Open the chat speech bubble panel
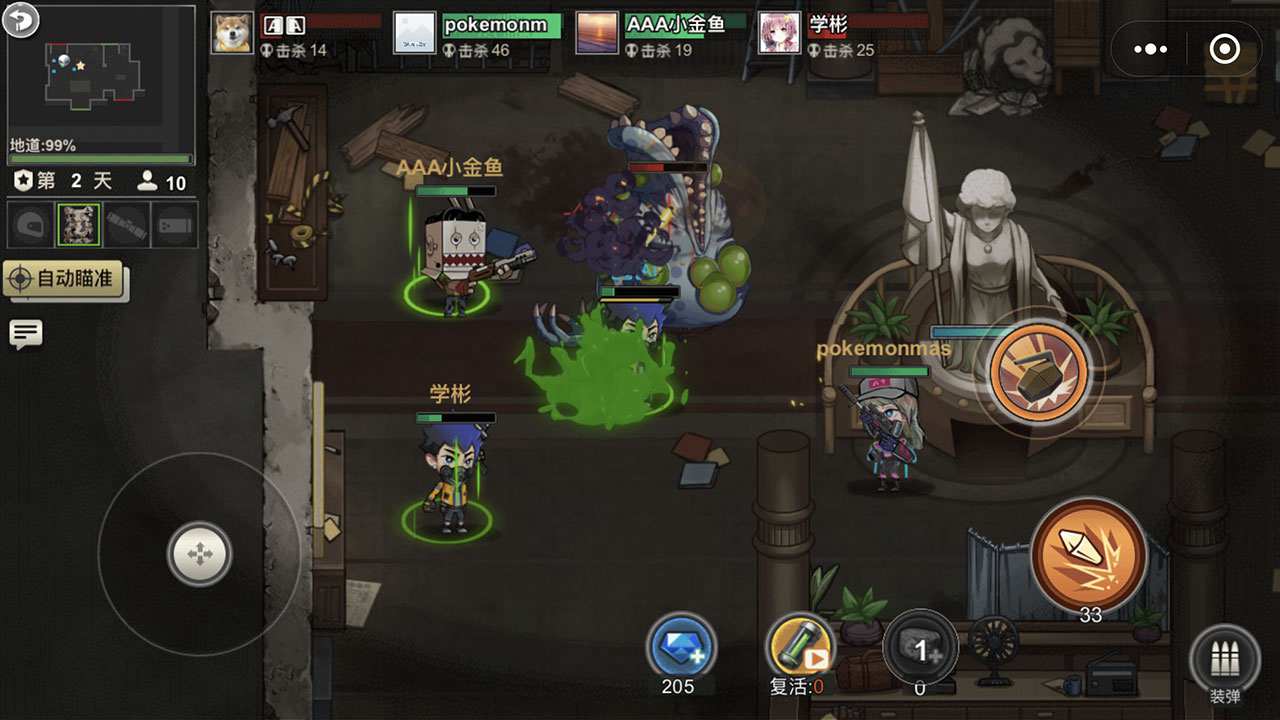Viewport: 1280px width, 720px height. pos(25,333)
